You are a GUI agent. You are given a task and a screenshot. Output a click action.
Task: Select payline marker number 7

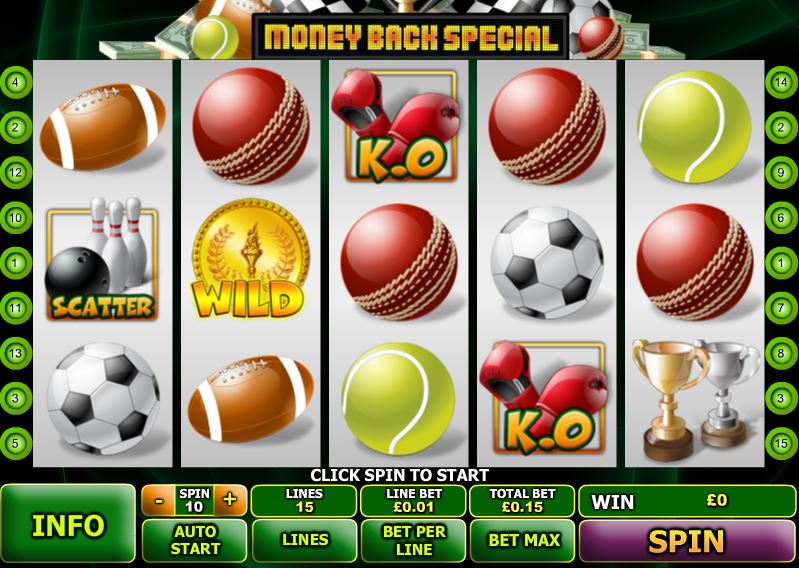(781, 307)
